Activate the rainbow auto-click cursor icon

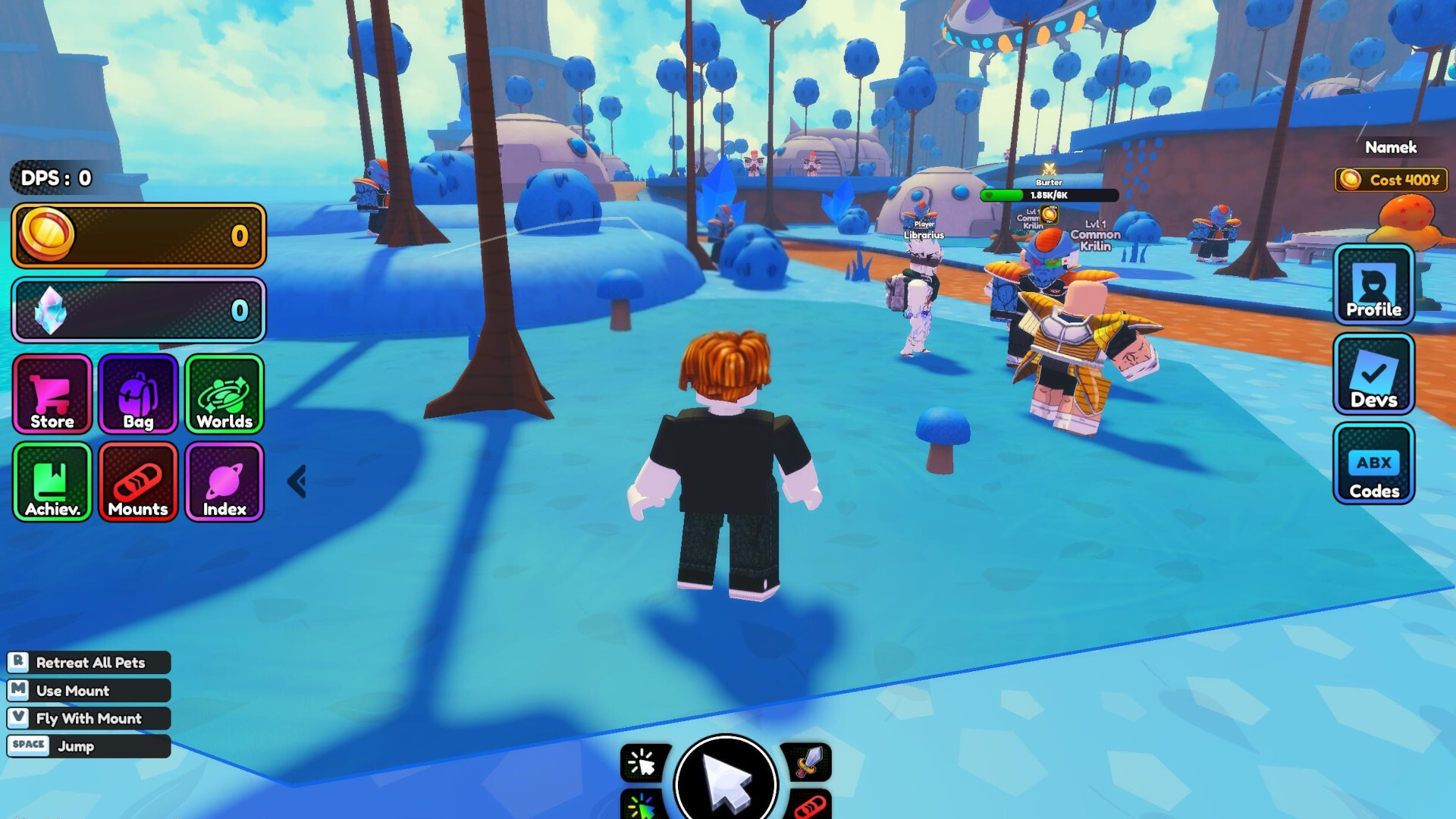(643, 805)
